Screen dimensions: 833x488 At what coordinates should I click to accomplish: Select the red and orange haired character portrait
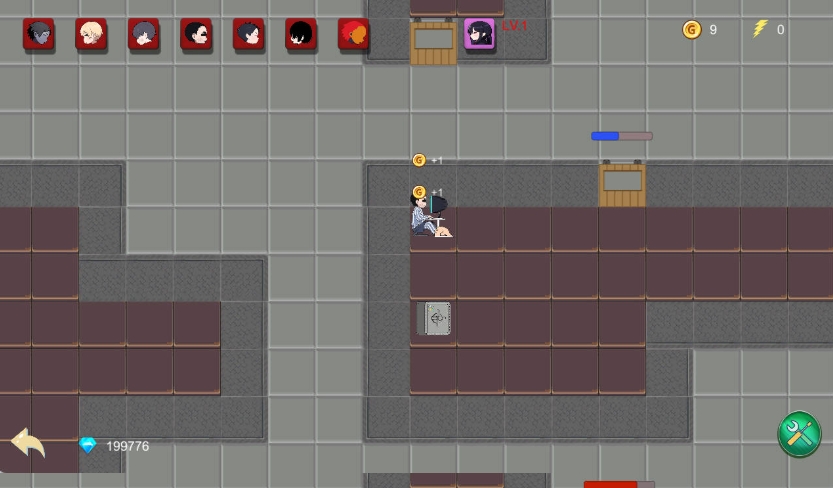[353, 34]
